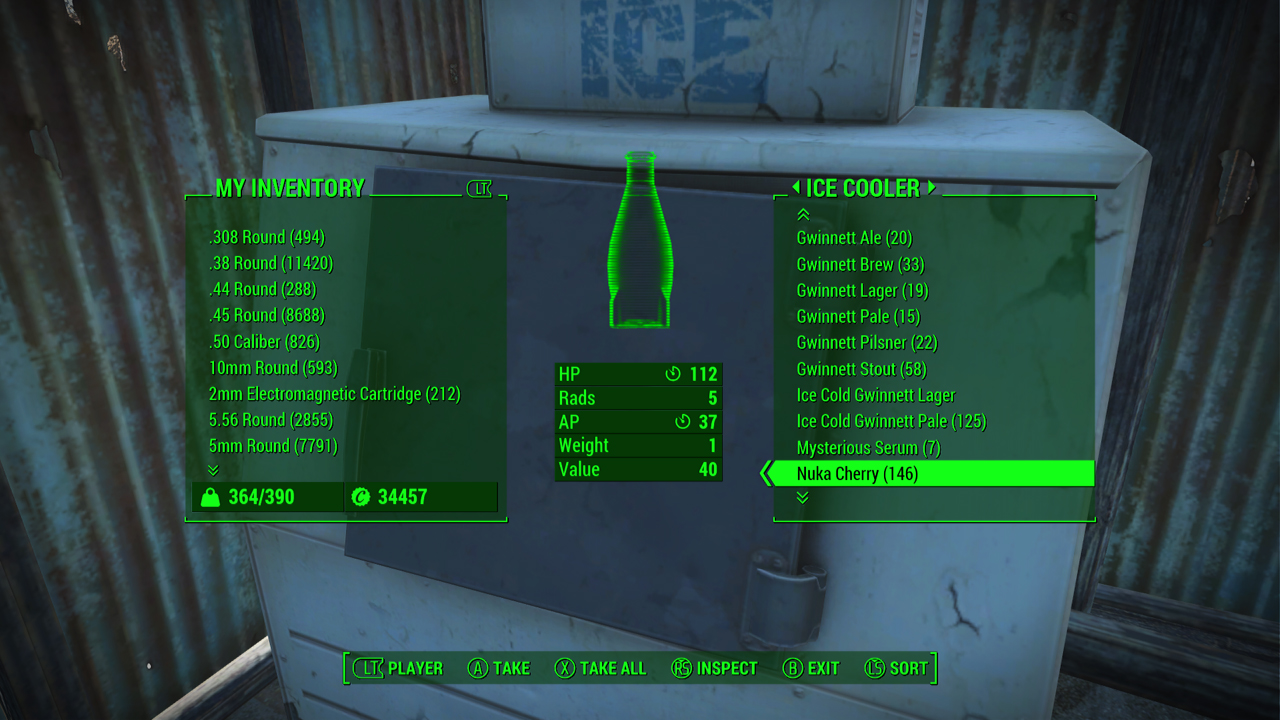This screenshot has height=720, width=1280.
Task: Choose the Gwinnett Lager (19) row
Action: [x=862, y=291]
